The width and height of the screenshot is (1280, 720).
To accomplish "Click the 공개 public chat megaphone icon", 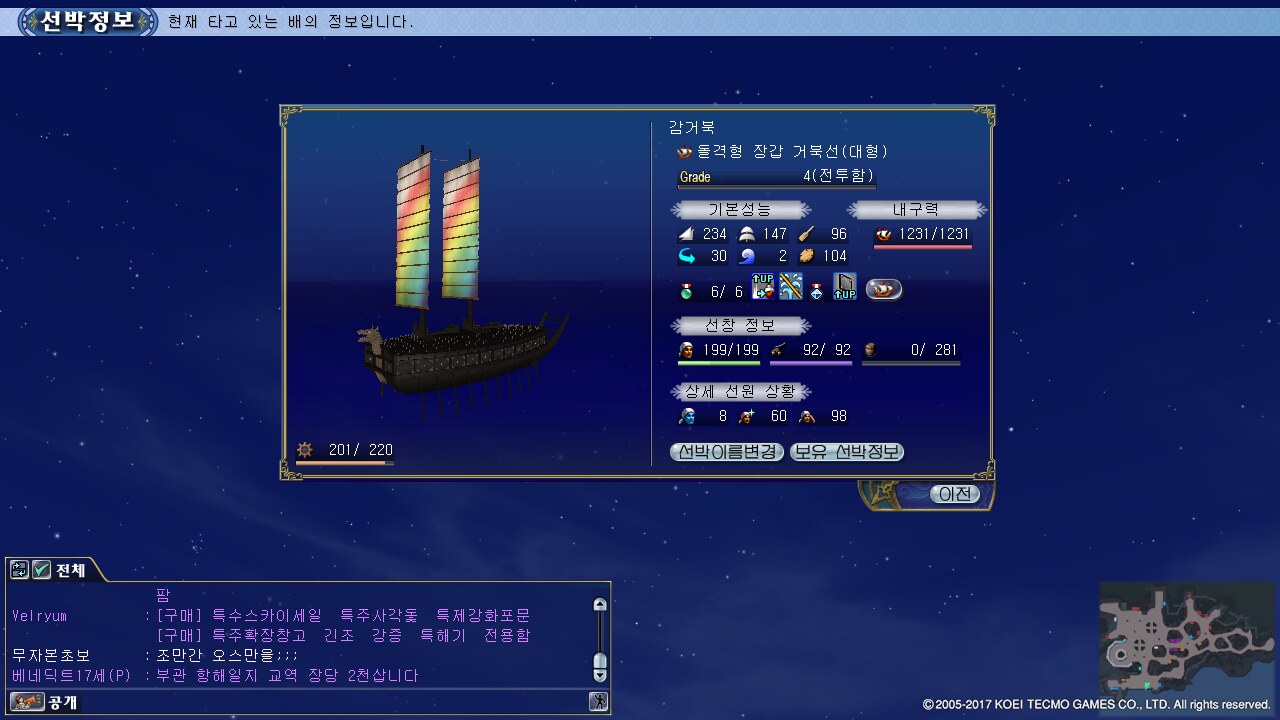I will pos(27,702).
